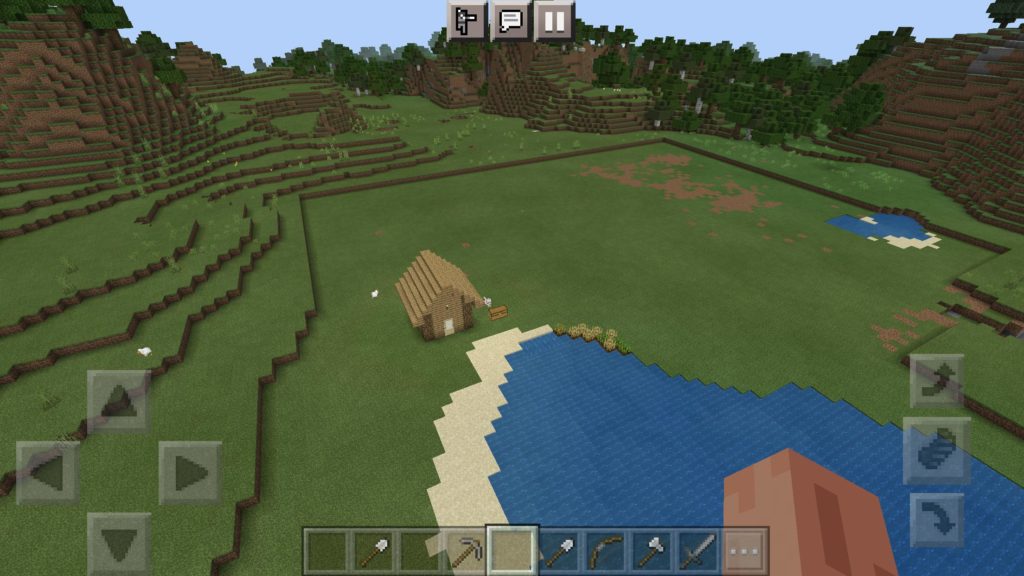Tap the move forward arrow
The width and height of the screenshot is (1024, 576).
(x=119, y=401)
